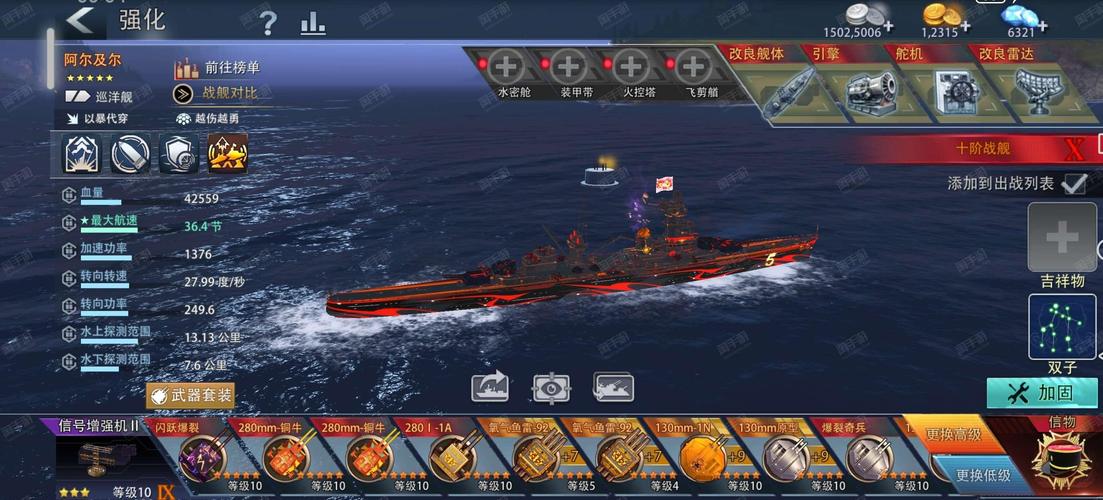Show the bar chart statistics icon
The image size is (1103, 500).
[x=313, y=23]
